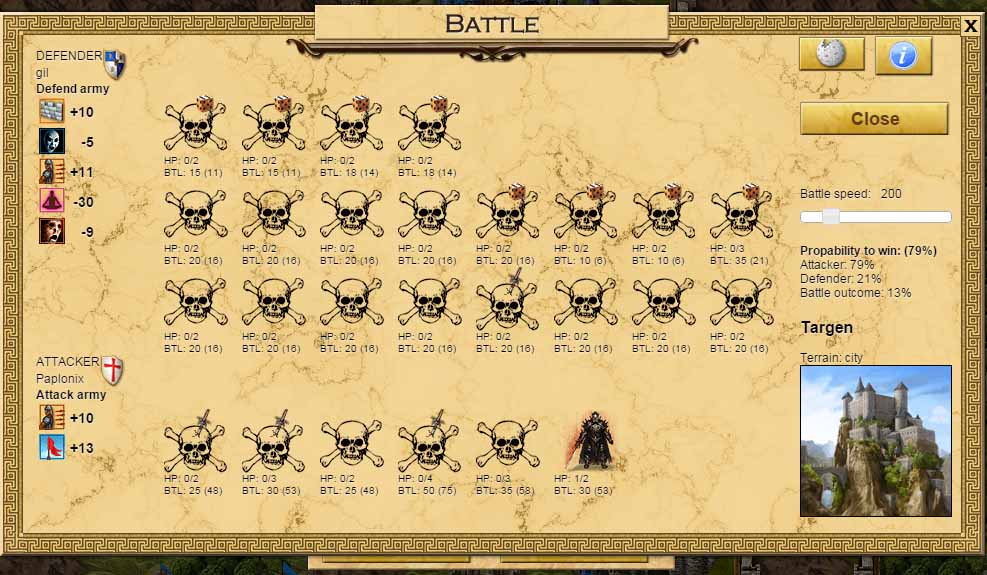This screenshot has width=987, height=575.
Task: Inspect the attacker's +10 soldier icon
Action: pyautogui.click(x=51, y=417)
